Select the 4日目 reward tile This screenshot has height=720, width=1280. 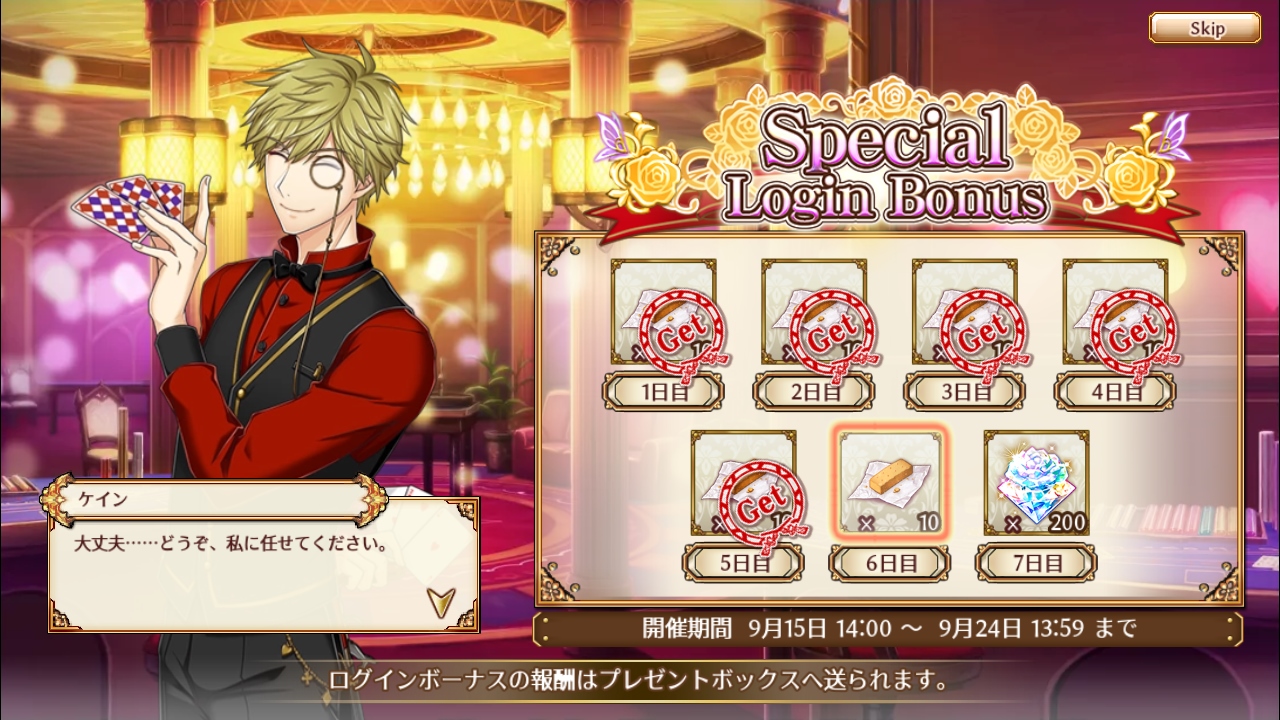1115,312
